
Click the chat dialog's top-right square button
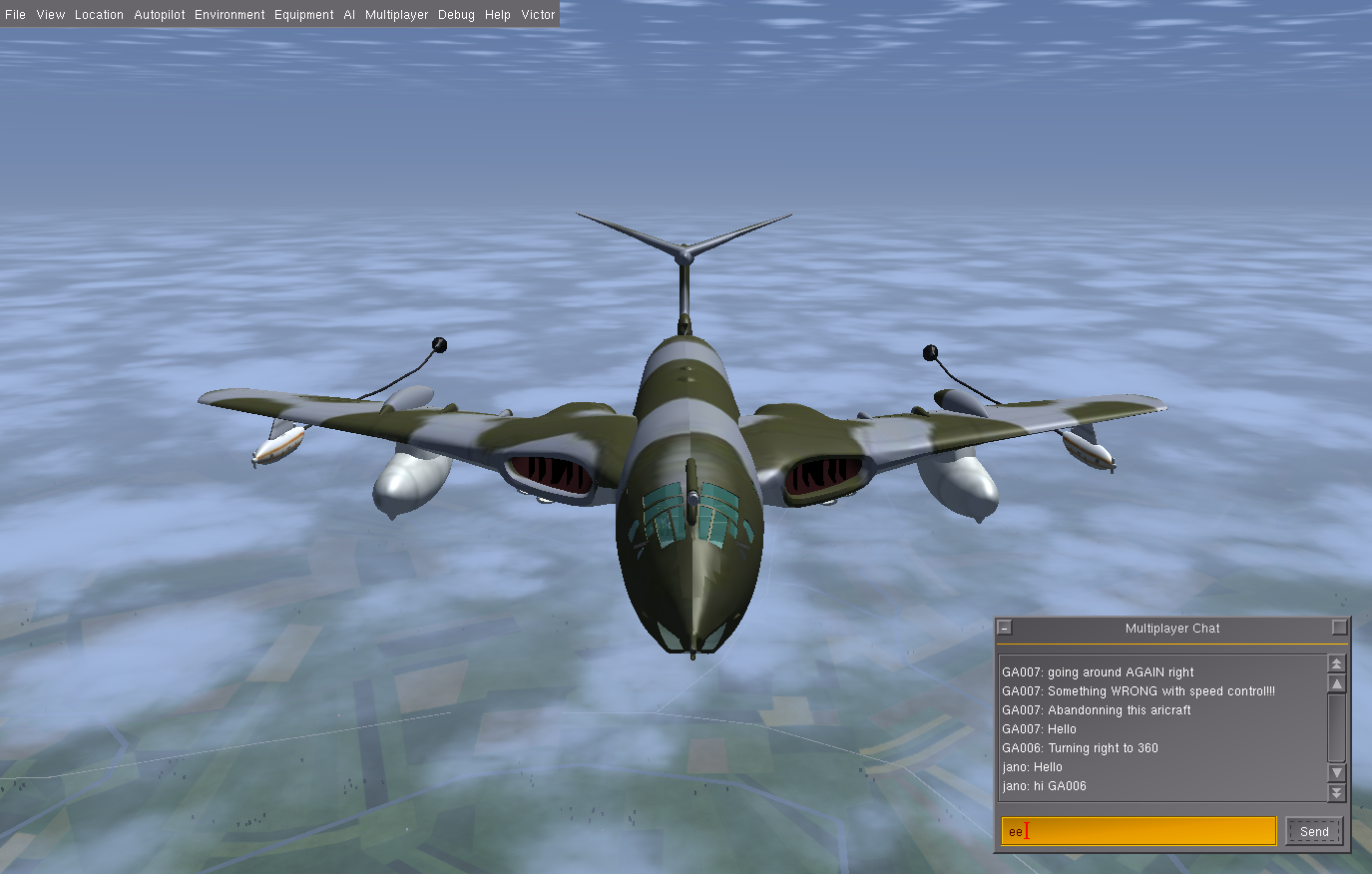(x=1339, y=628)
